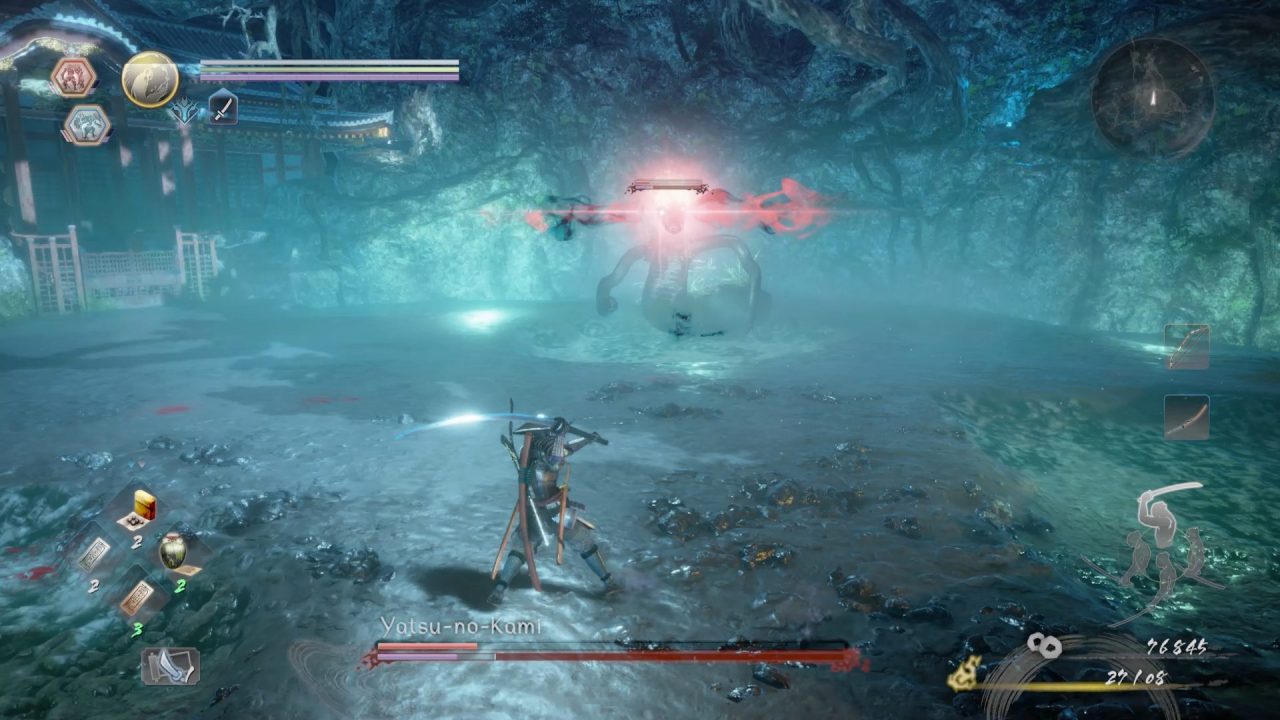Activate the blue hexagonal yokai ability

[86, 125]
